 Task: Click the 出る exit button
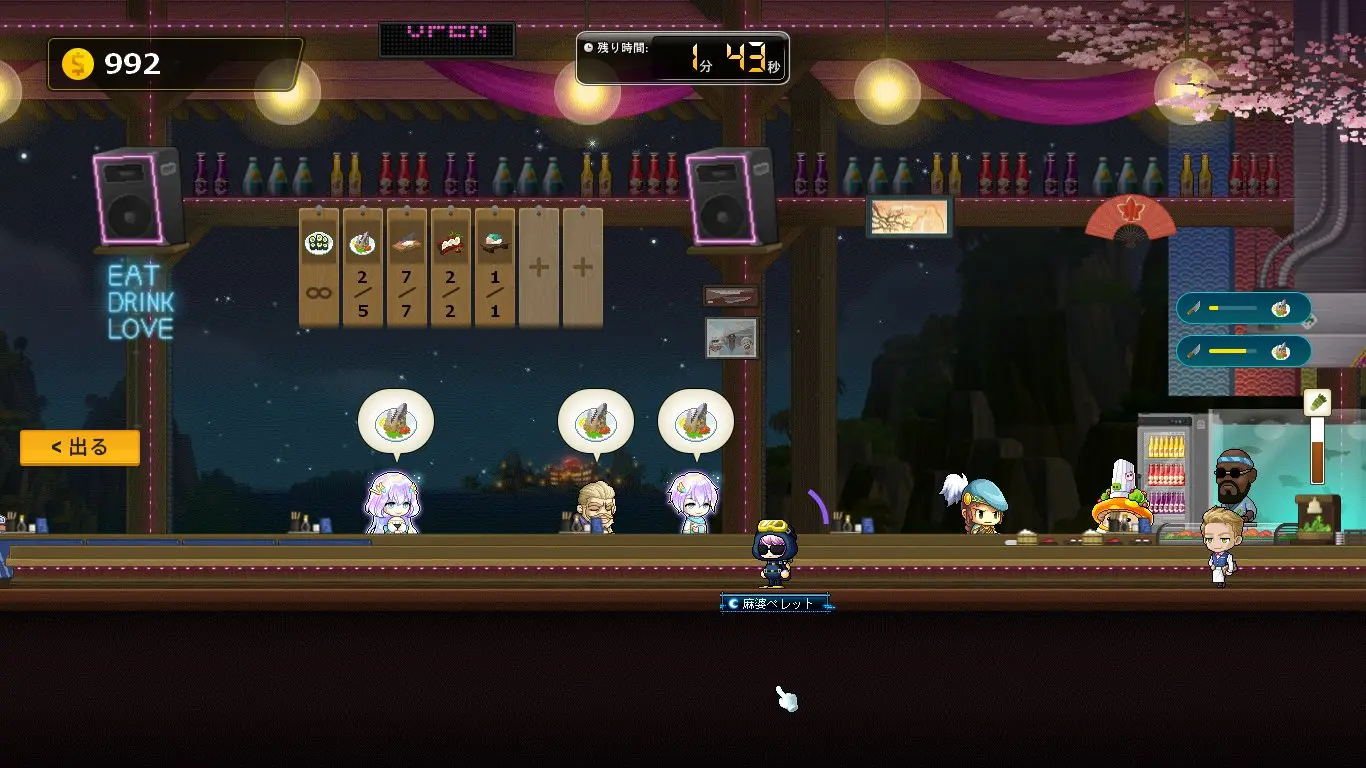pos(79,447)
